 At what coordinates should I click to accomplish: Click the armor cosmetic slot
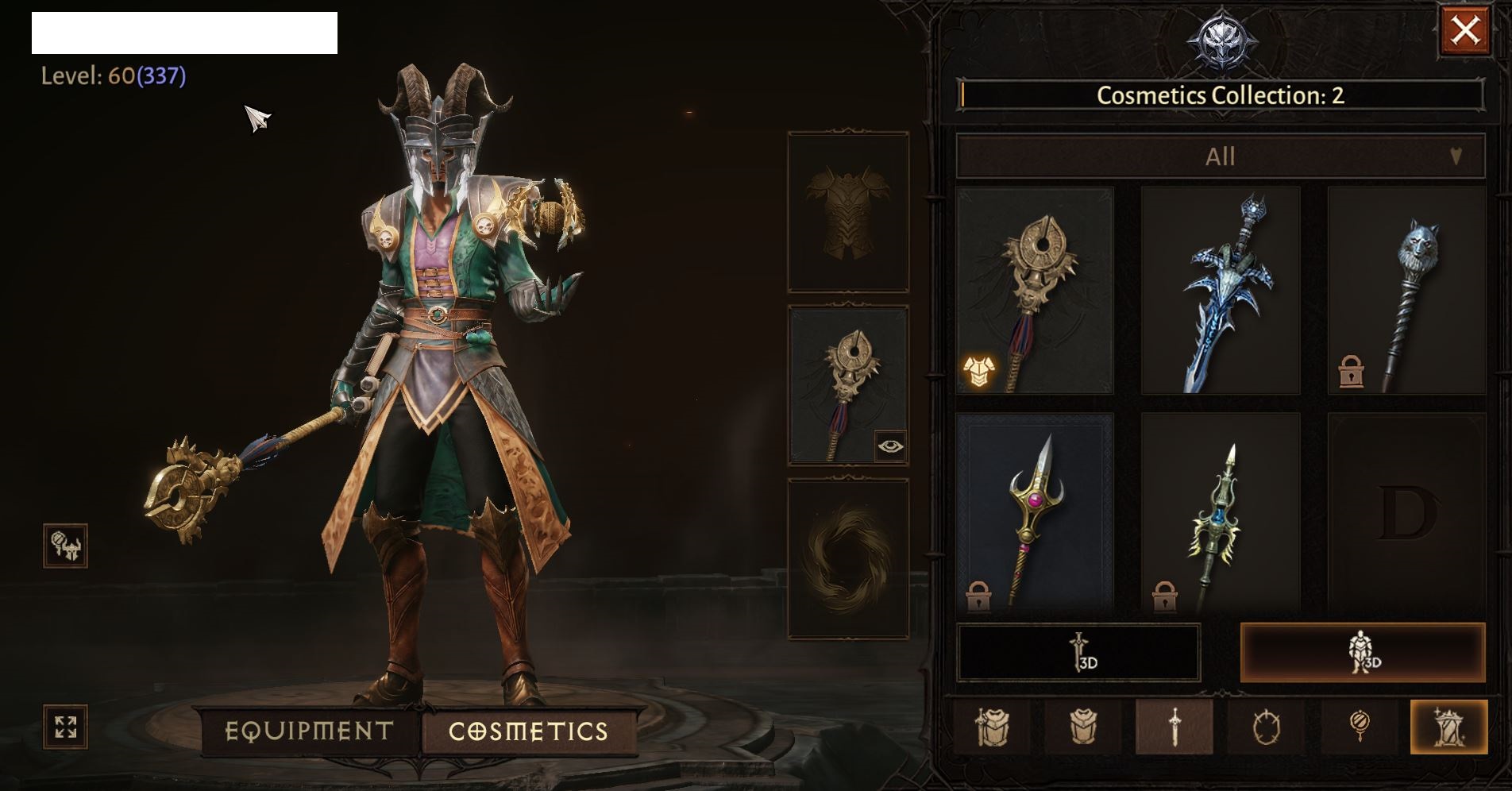tap(848, 212)
